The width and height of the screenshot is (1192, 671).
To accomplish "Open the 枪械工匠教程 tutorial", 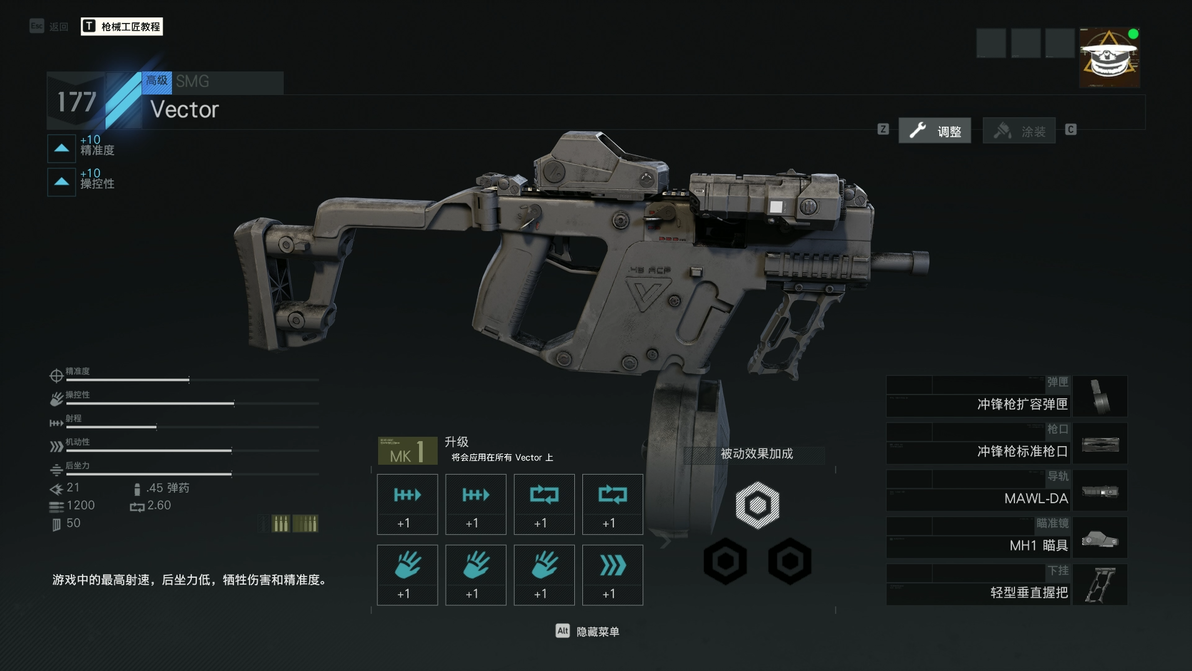I will pos(122,26).
